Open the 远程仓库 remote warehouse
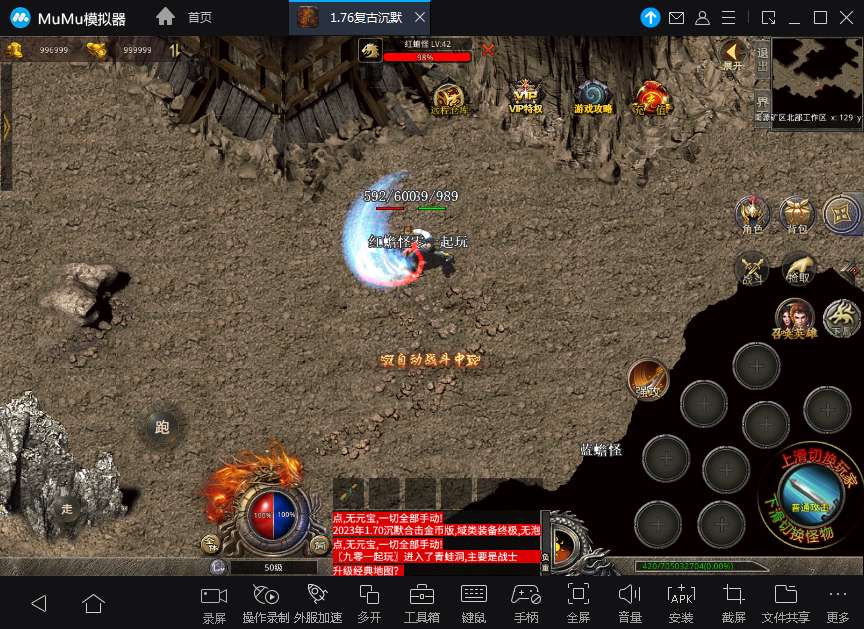 coord(449,97)
